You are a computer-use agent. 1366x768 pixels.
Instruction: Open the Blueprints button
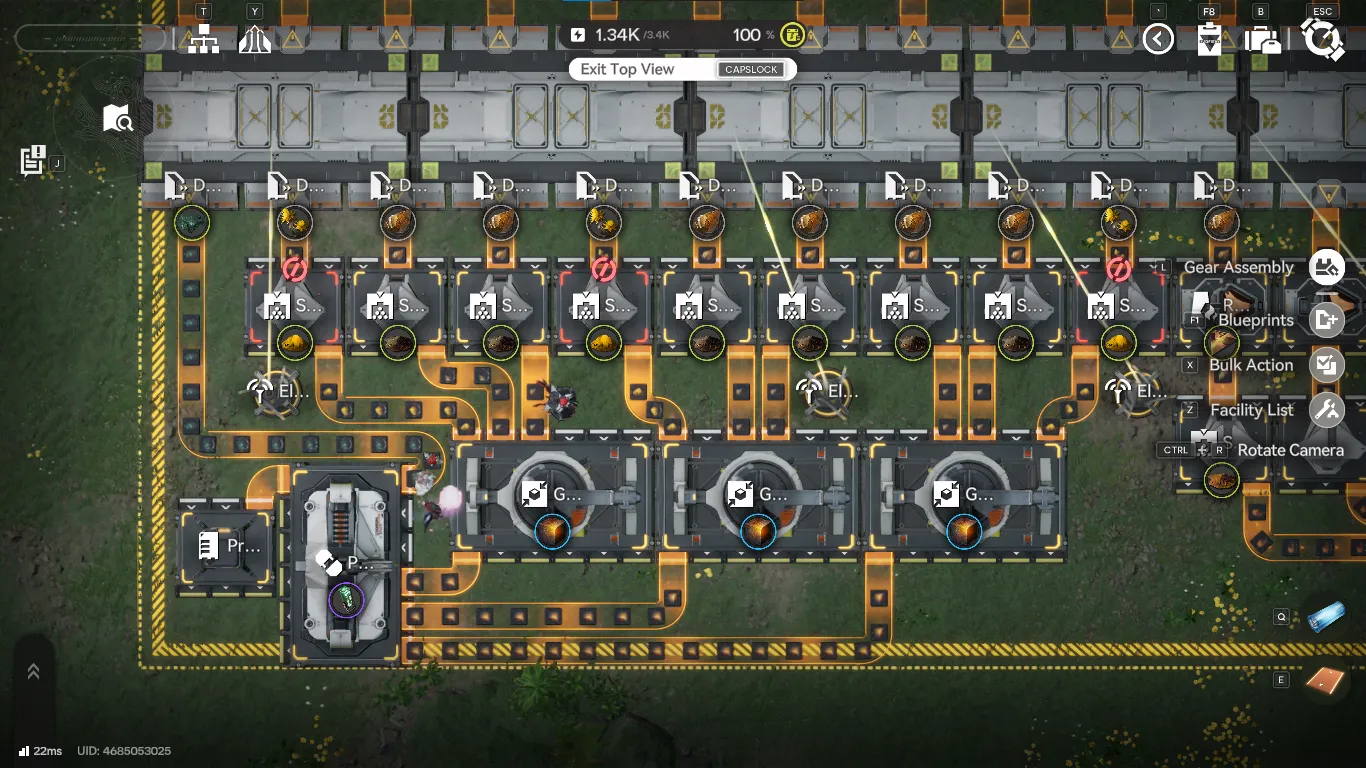click(1327, 320)
